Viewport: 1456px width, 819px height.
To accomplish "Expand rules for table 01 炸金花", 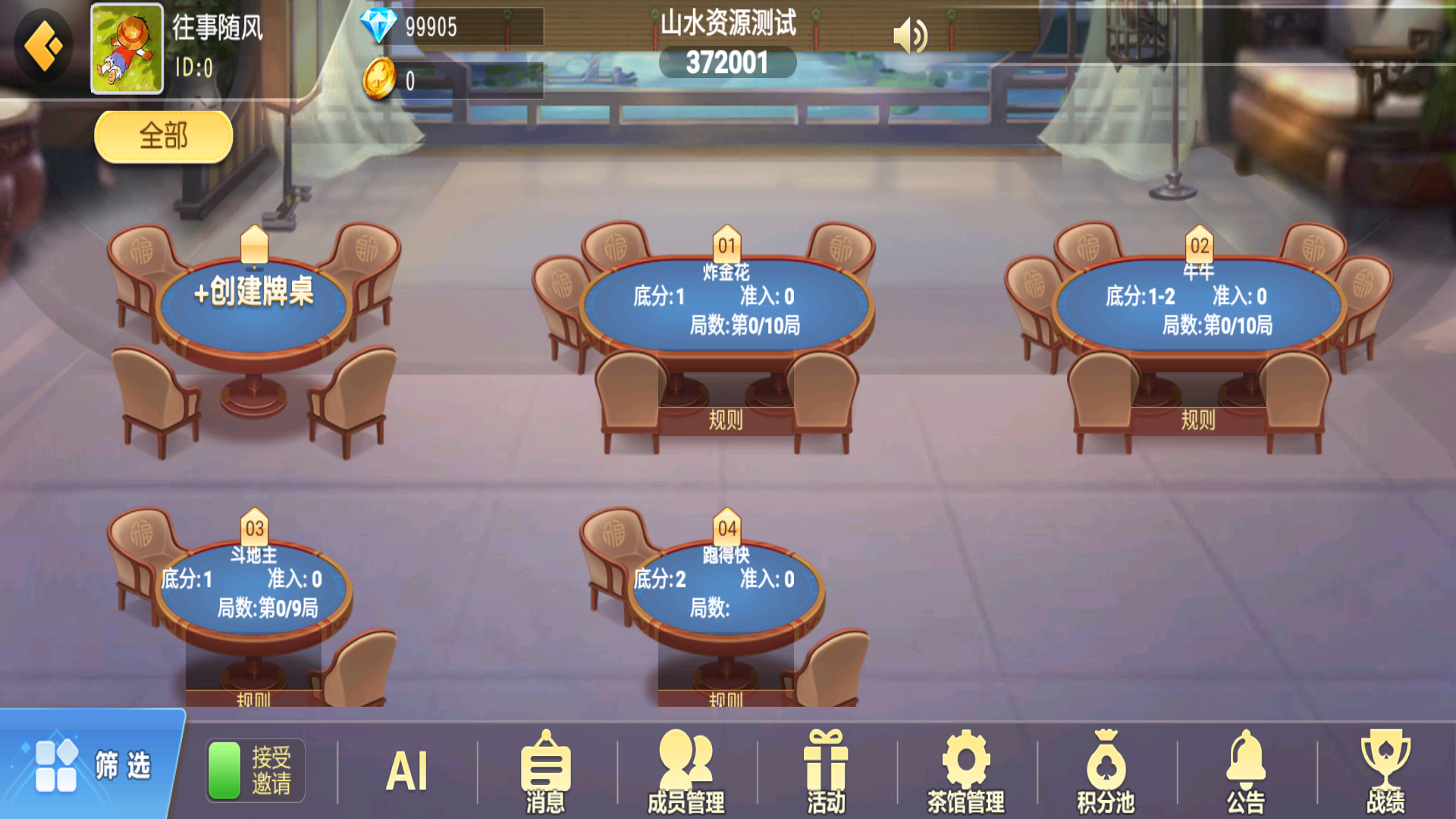I will 726,422.
